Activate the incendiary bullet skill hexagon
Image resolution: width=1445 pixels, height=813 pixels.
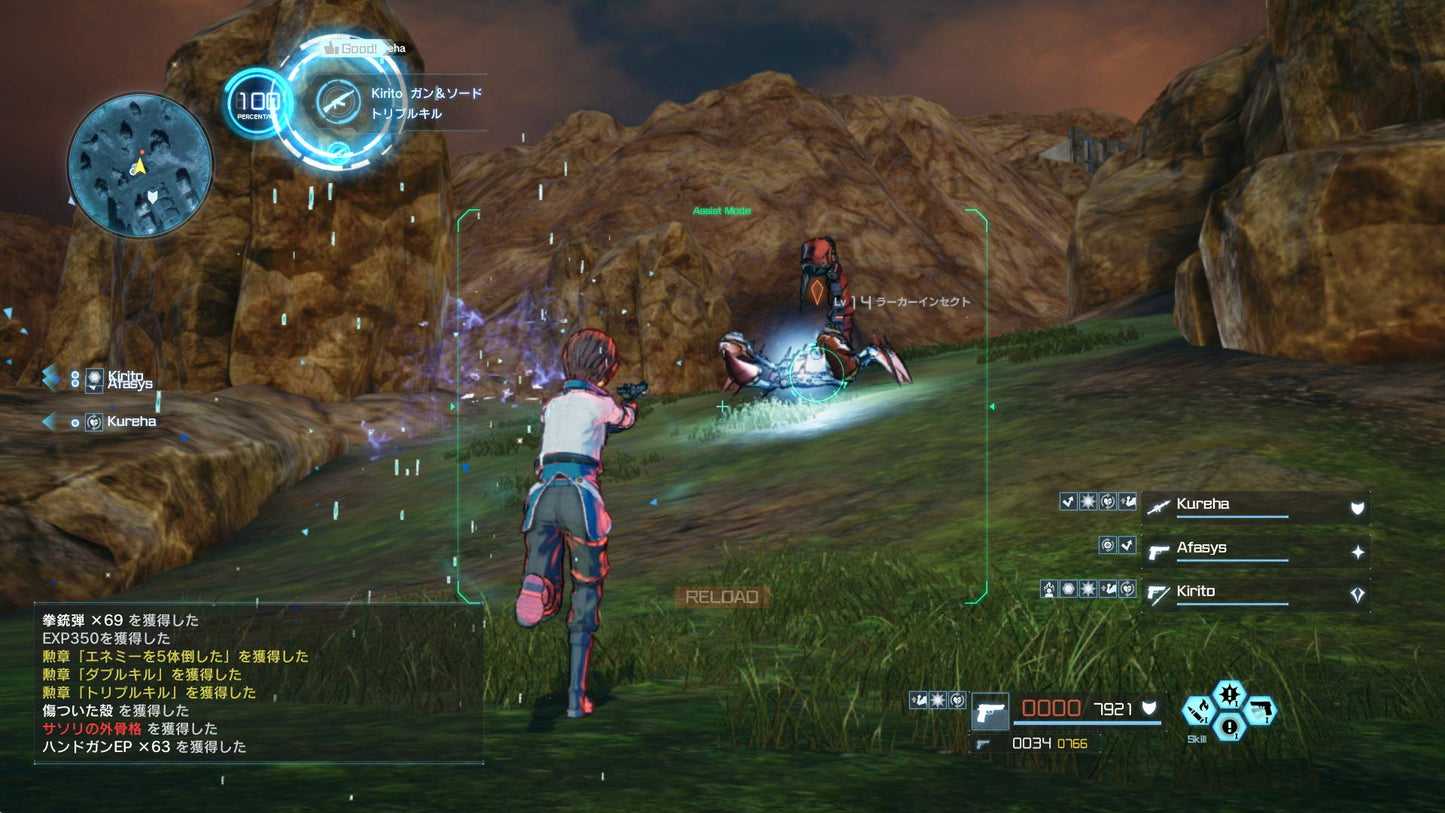[1199, 712]
